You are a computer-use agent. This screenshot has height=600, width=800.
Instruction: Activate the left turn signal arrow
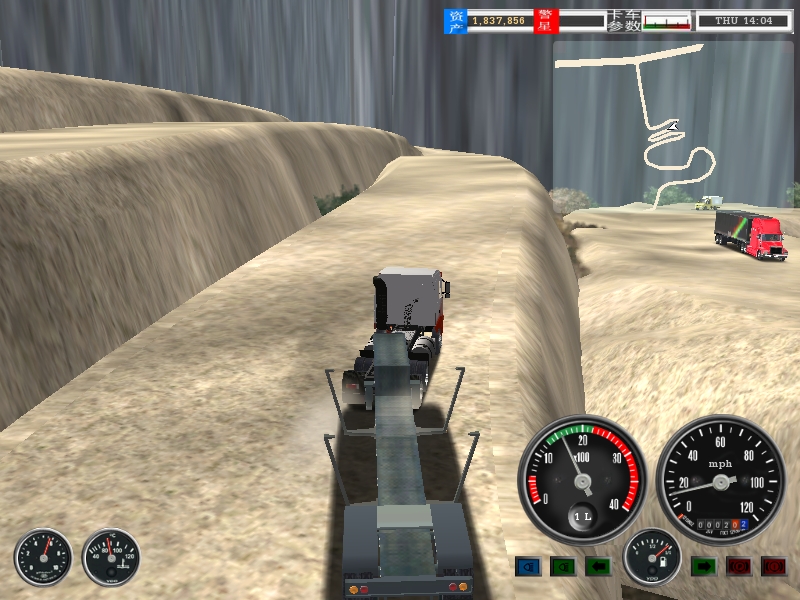pyautogui.click(x=598, y=567)
